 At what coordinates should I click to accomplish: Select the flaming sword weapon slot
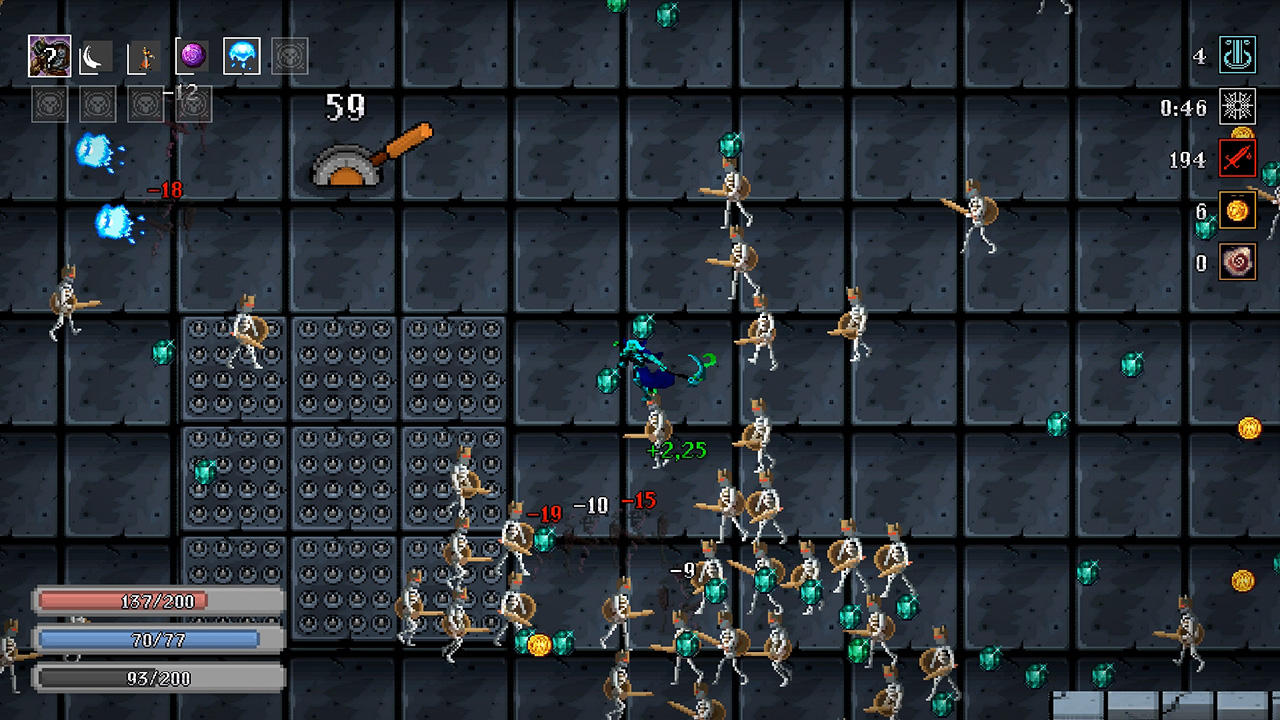144,56
